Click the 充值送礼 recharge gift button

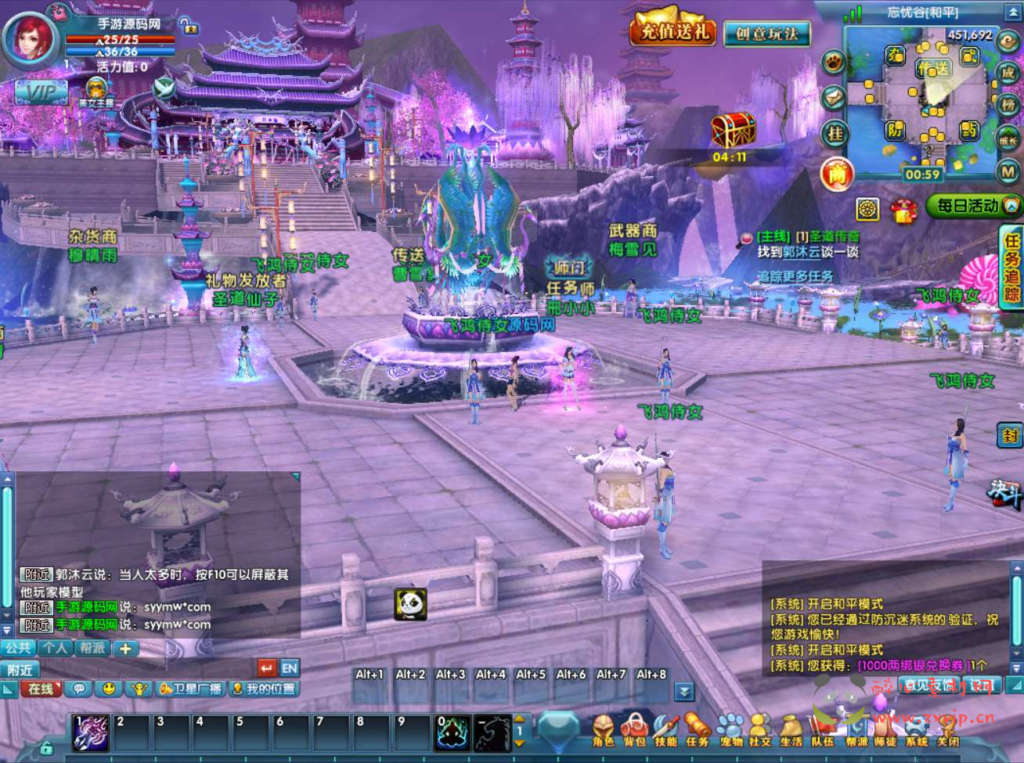click(672, 30)
